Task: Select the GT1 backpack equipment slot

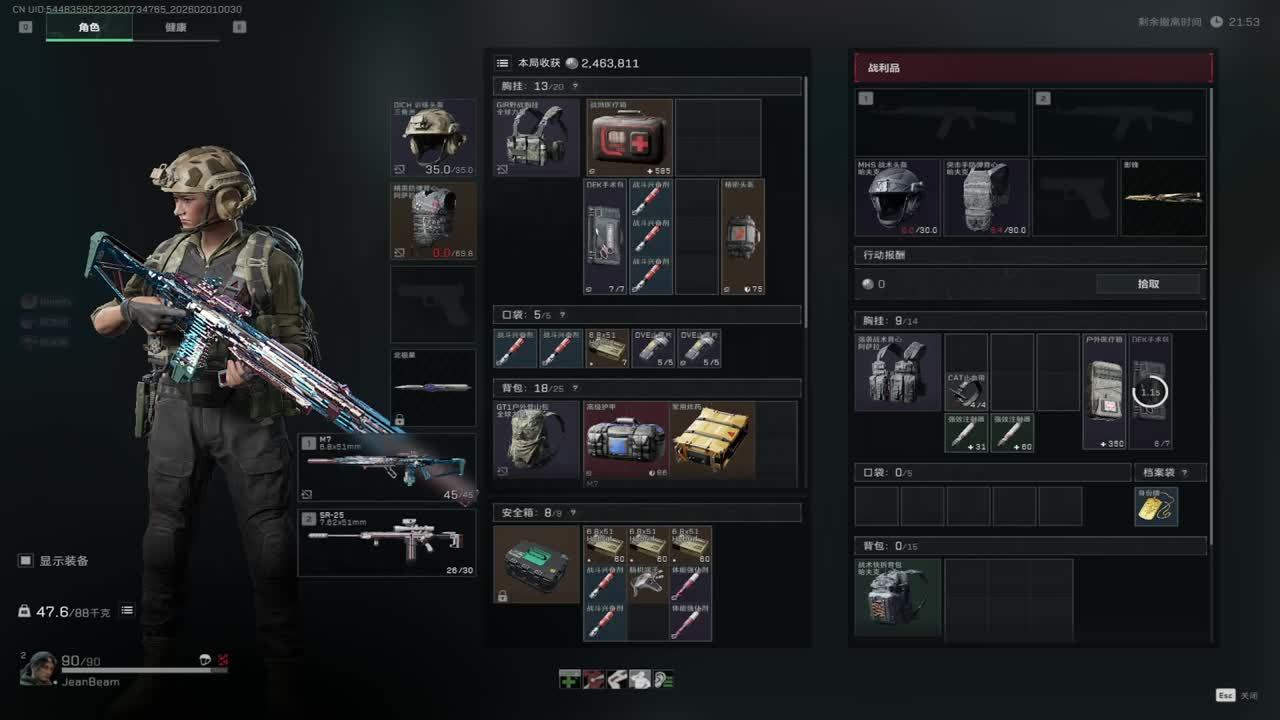Action: (x=536, y=440)
